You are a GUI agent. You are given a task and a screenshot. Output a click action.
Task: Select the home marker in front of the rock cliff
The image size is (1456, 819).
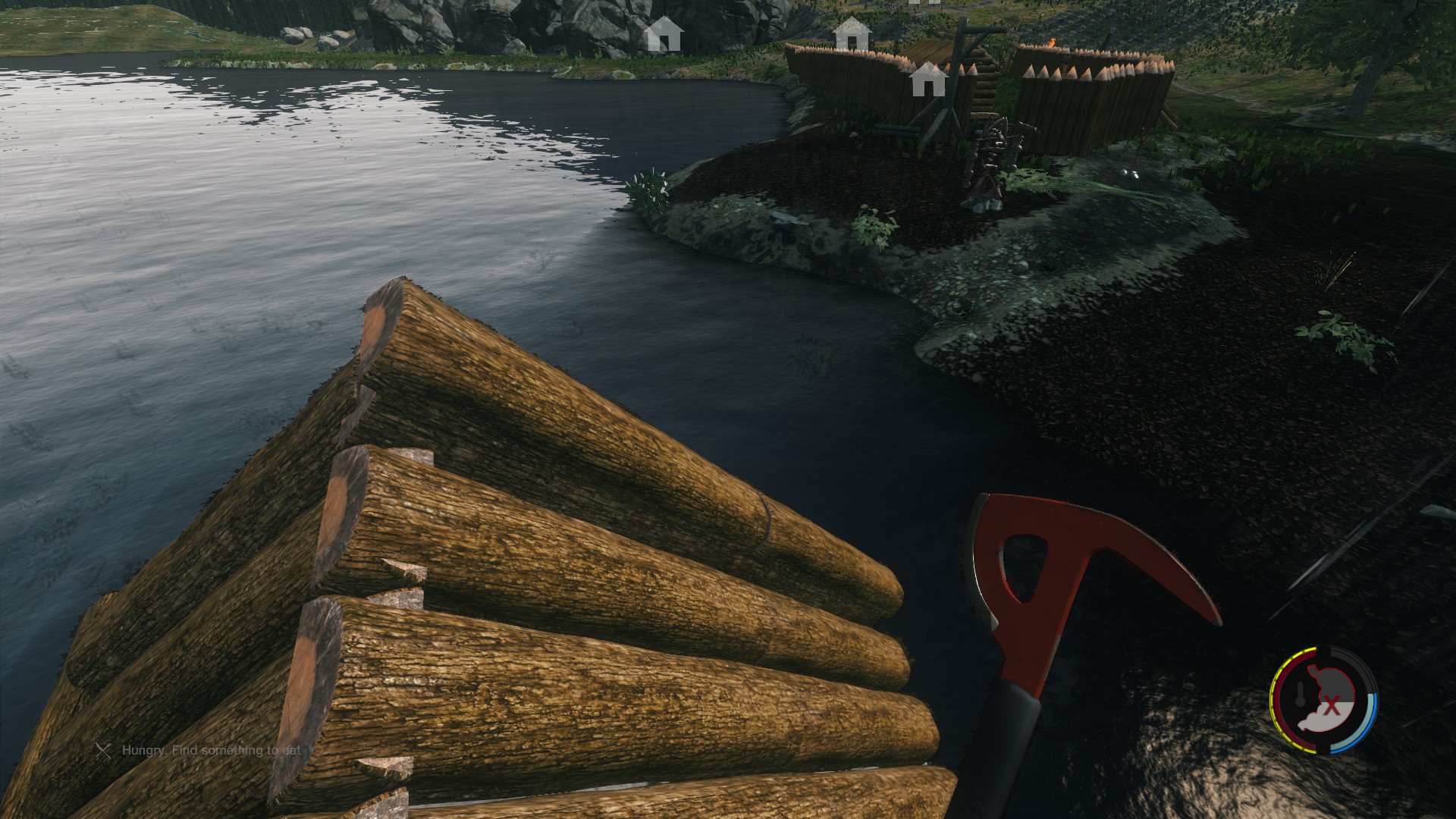coord(663,34)
